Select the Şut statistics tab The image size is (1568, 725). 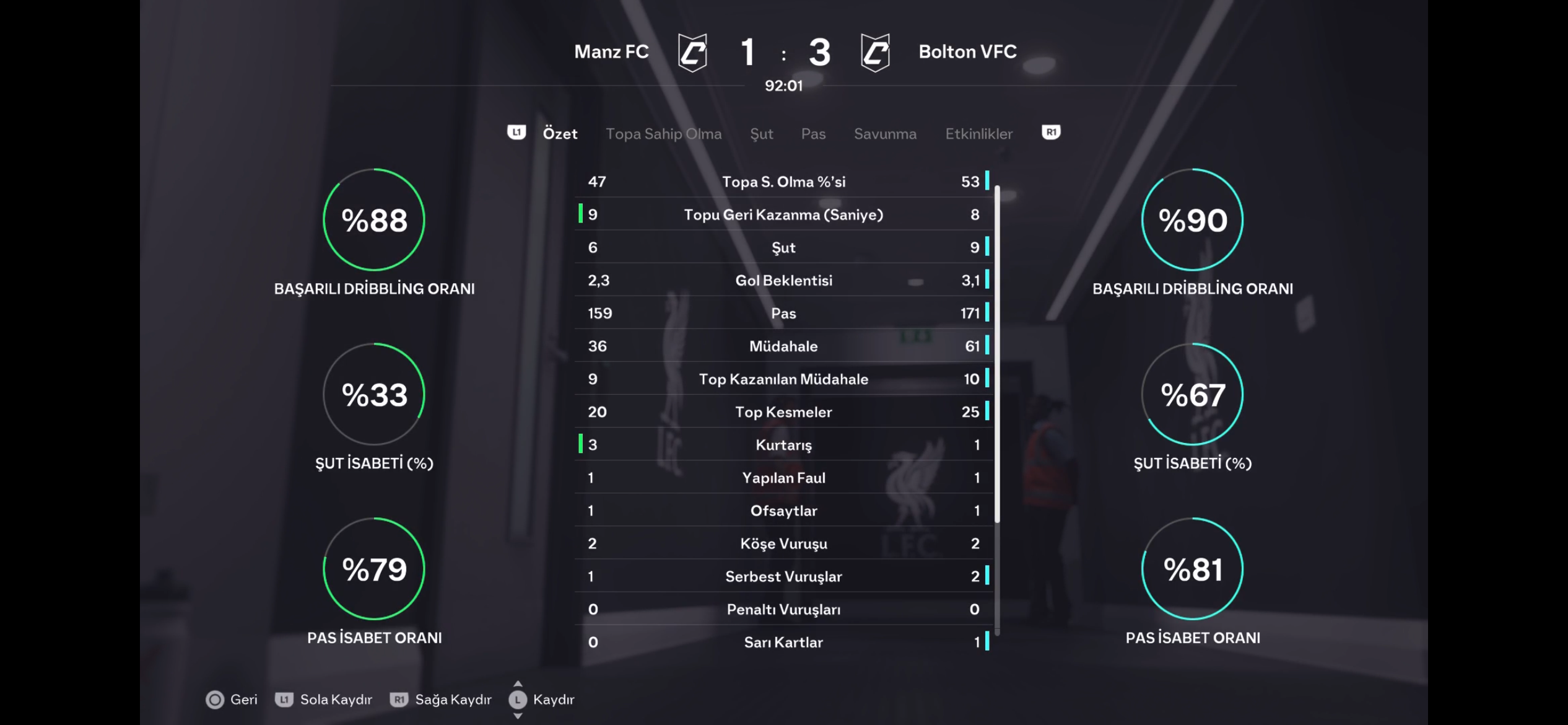point(761,134)
